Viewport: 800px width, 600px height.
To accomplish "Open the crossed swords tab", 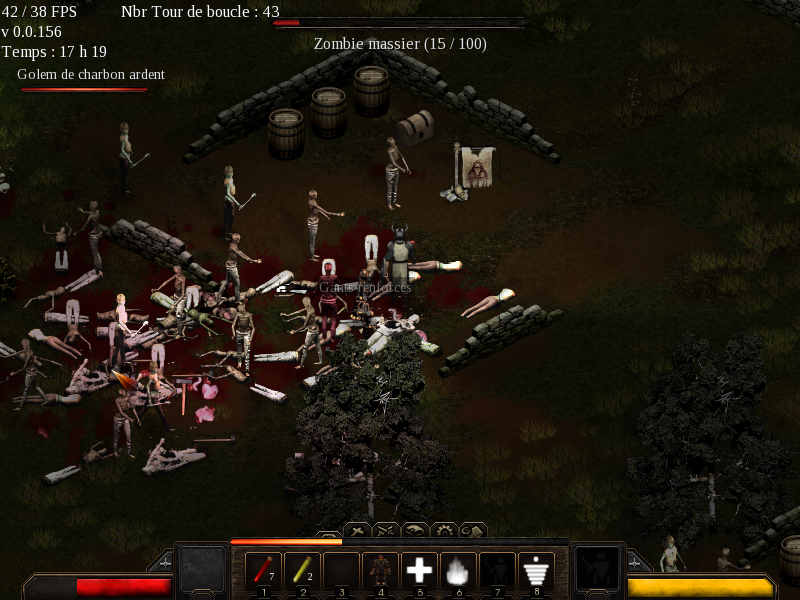I will tap(386, 530).
